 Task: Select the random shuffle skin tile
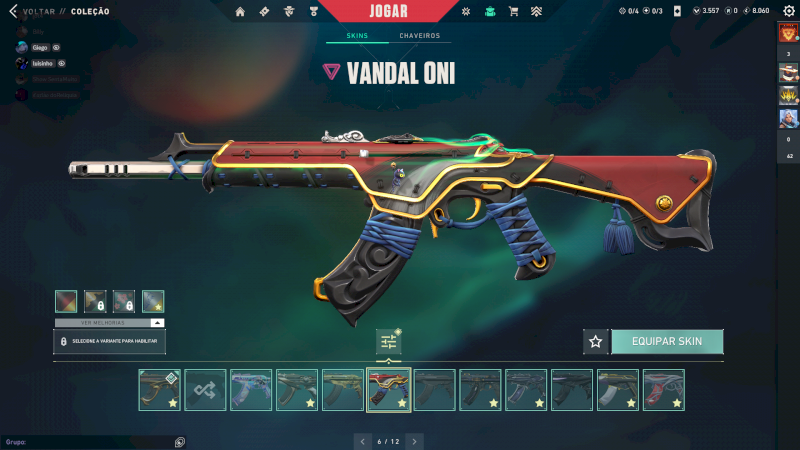pos(205,389)
